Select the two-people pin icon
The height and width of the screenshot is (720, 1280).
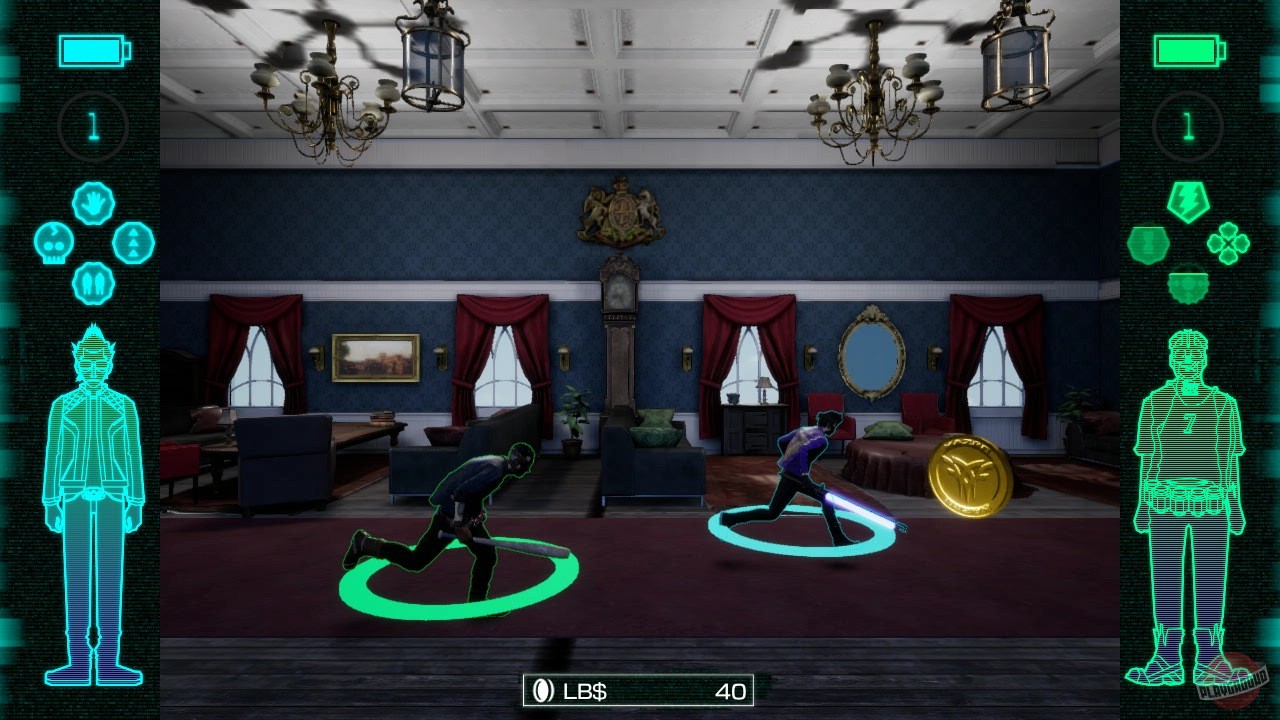93,280
